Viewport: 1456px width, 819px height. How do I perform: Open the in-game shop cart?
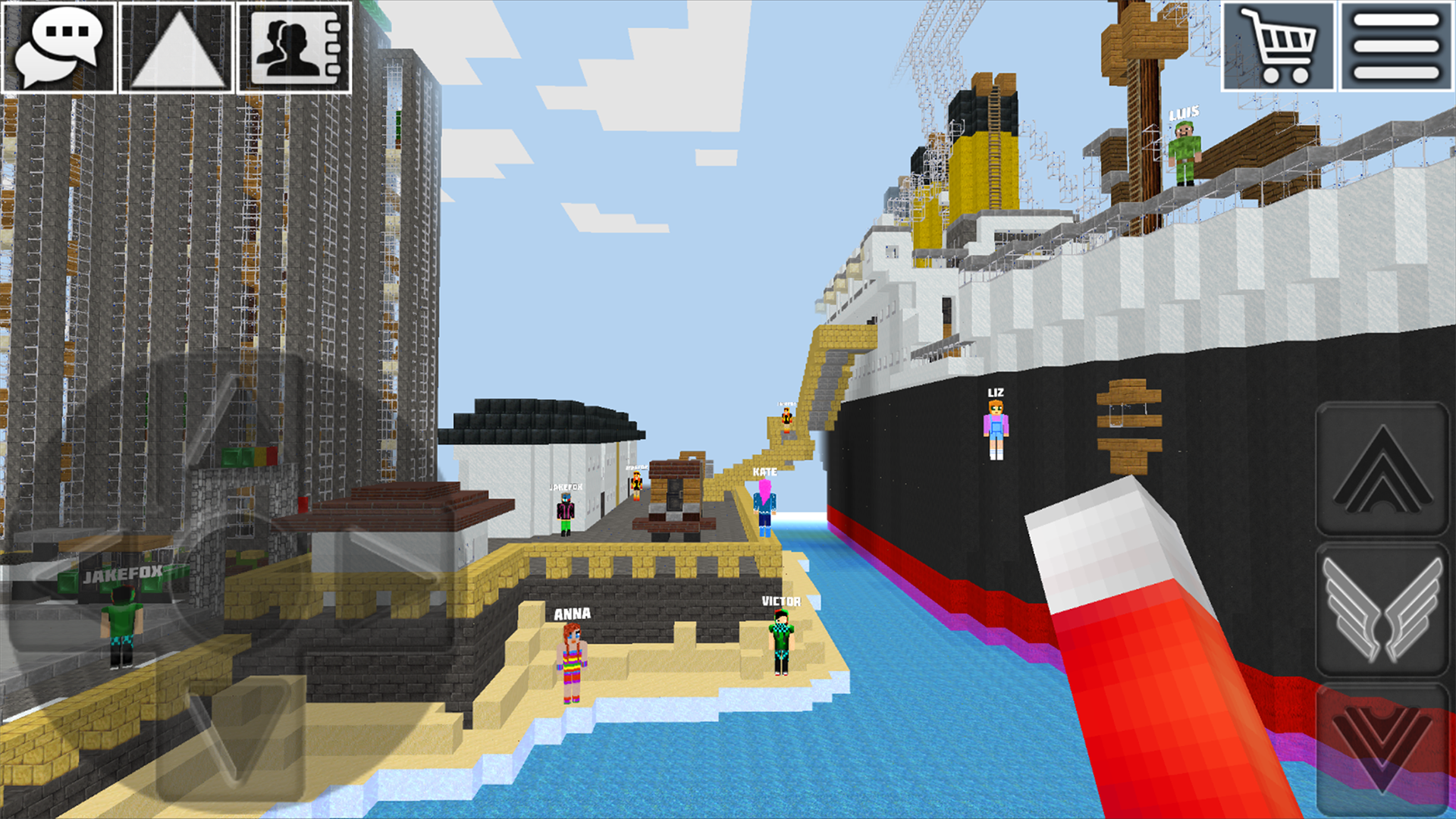coord(1278,47)
